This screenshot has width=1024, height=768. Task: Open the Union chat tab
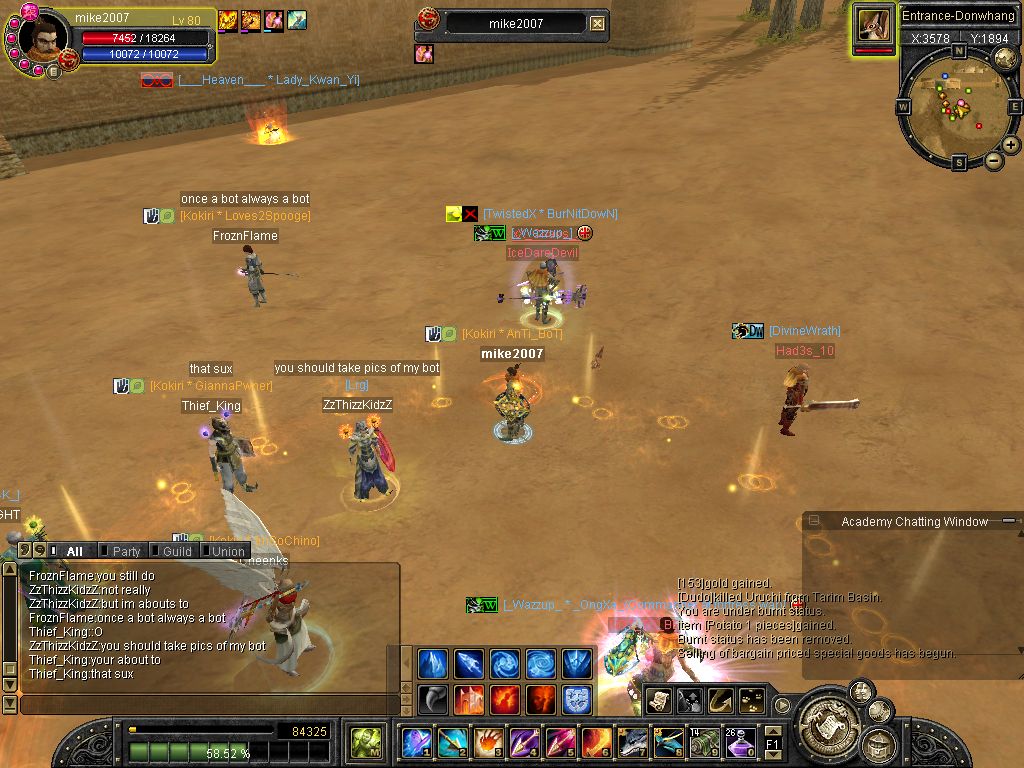coord(228,551)
